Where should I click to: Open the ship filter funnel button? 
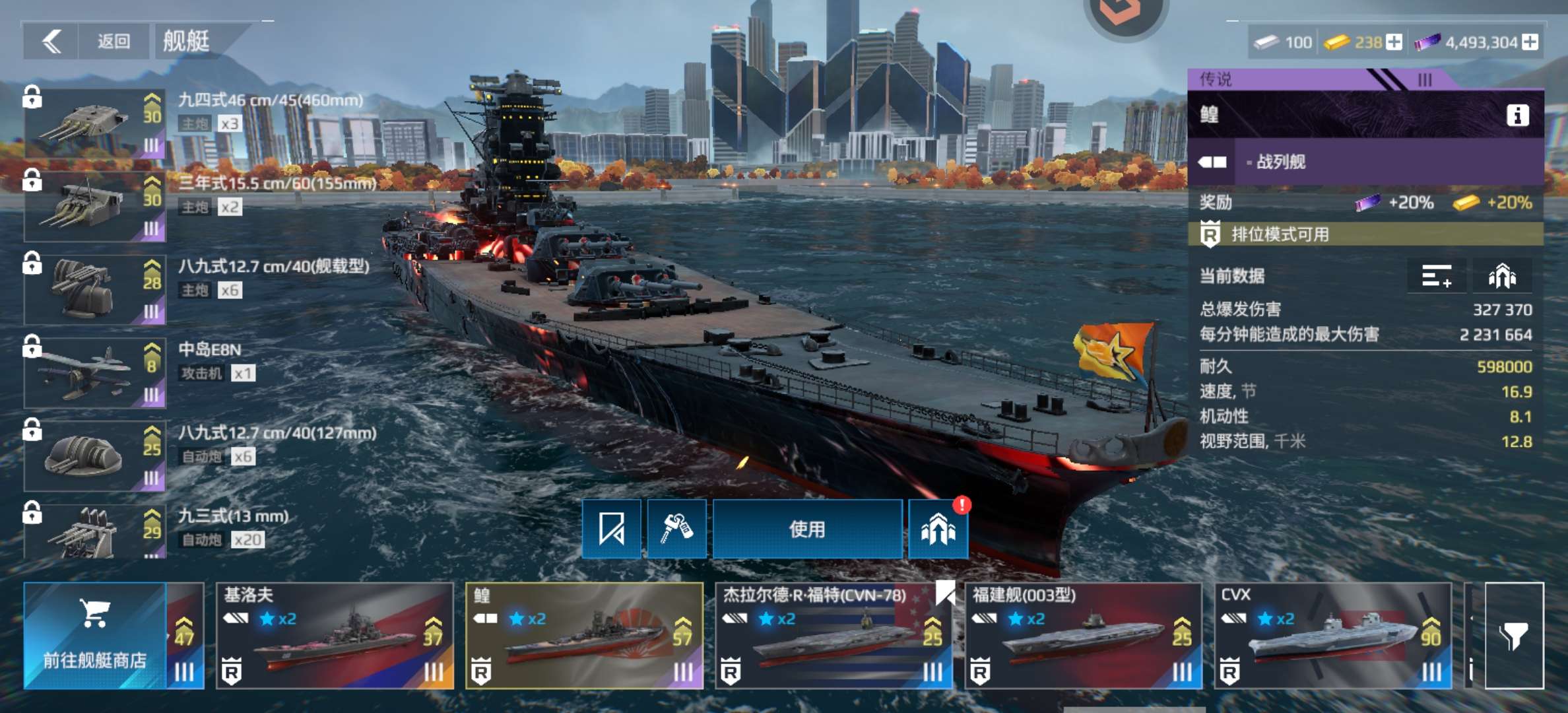pyautogui.click(x=1514, y=636)
